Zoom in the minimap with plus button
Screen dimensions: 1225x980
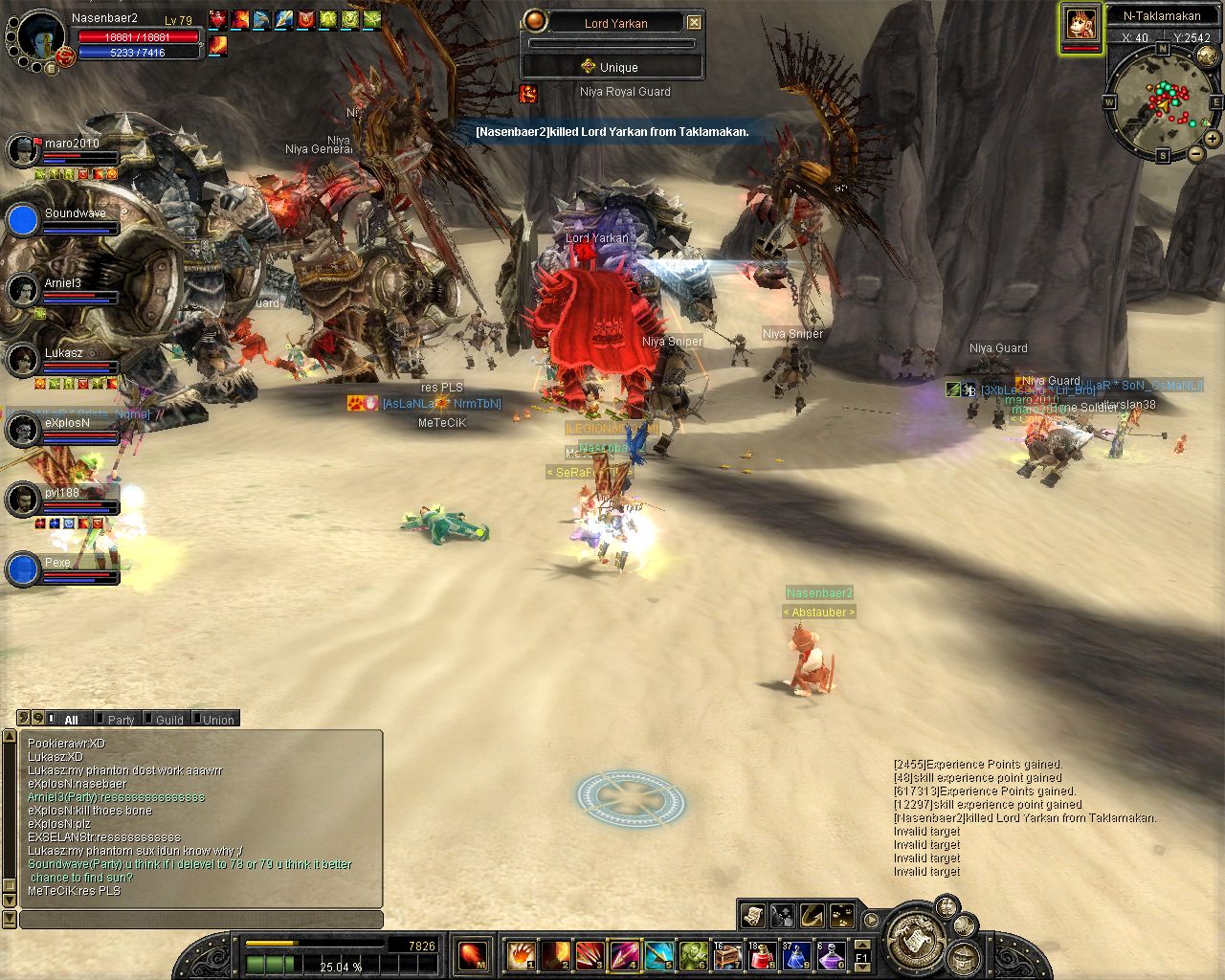tap(1212, 139)
